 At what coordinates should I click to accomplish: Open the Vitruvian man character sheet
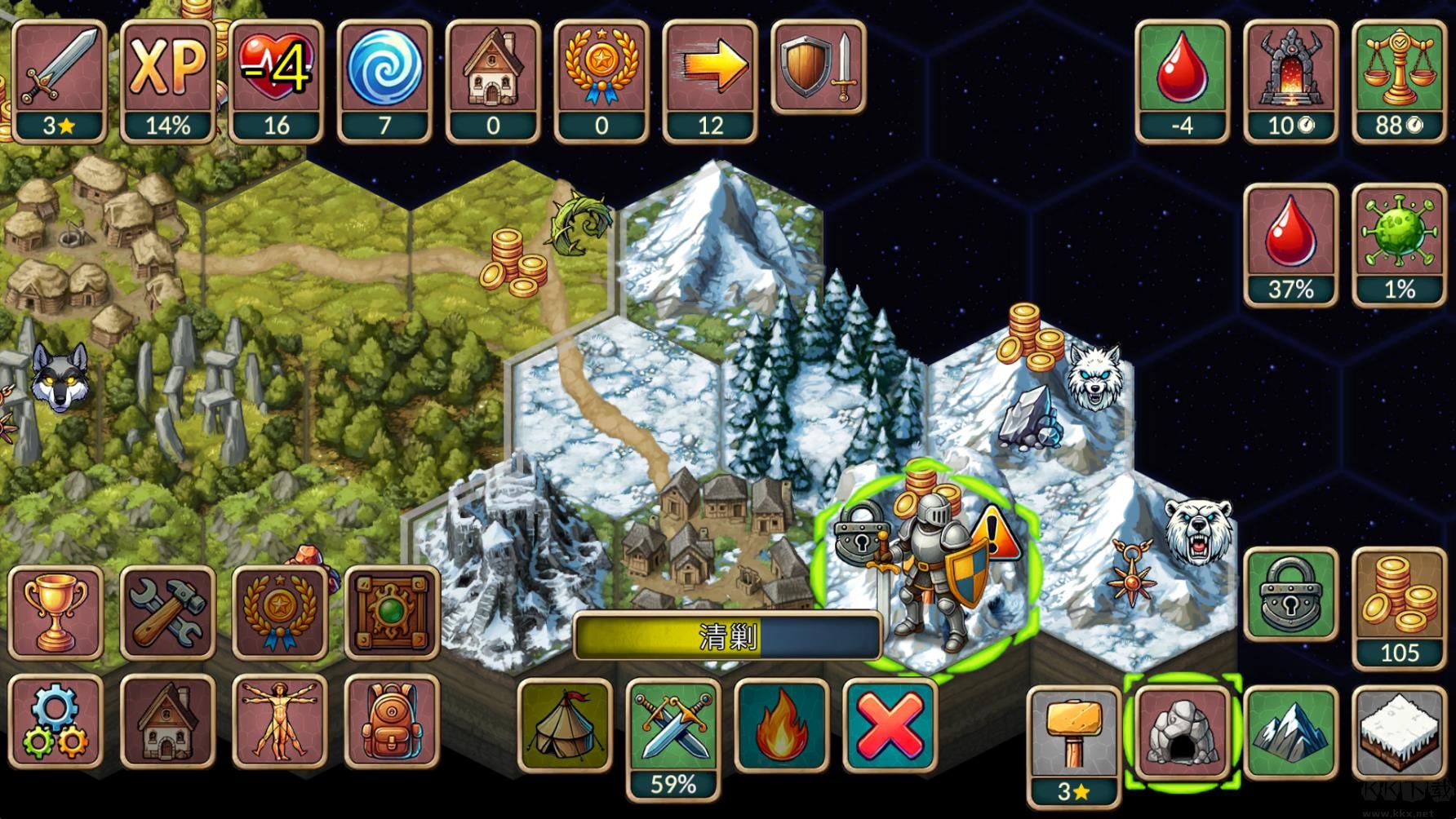(279, 722)
